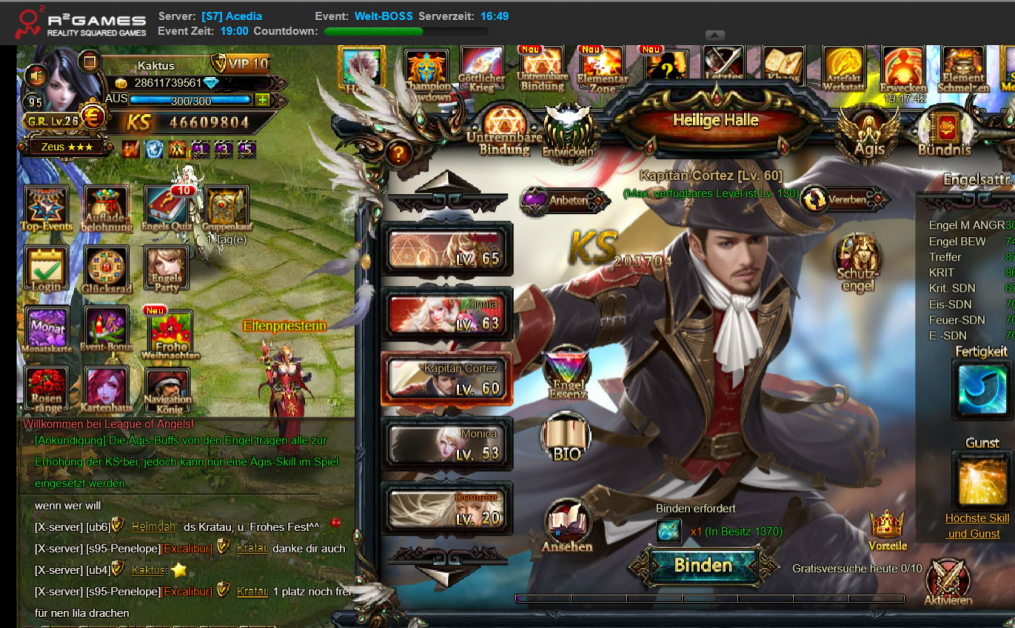Open Engel Essenz

(x=566, y=374)
